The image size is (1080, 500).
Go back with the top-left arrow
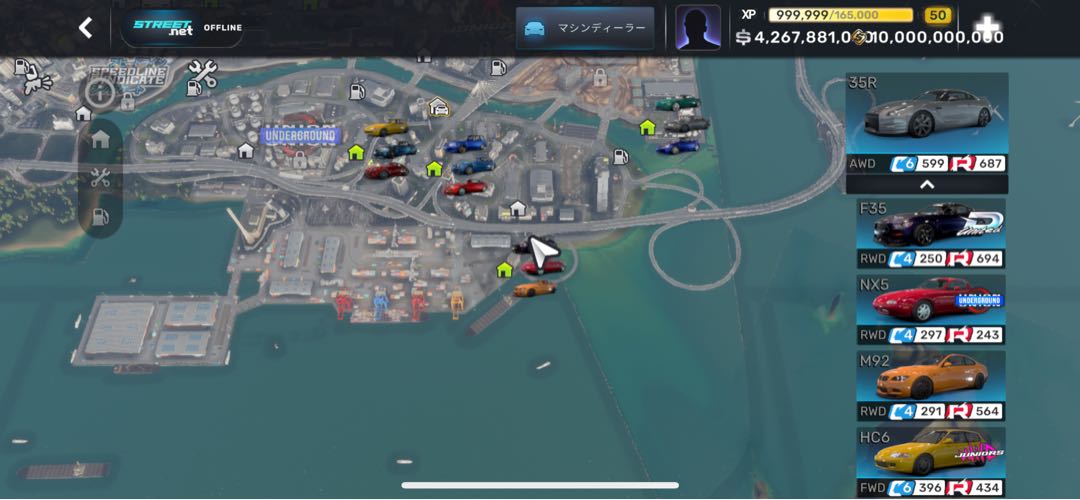point(86,28)
